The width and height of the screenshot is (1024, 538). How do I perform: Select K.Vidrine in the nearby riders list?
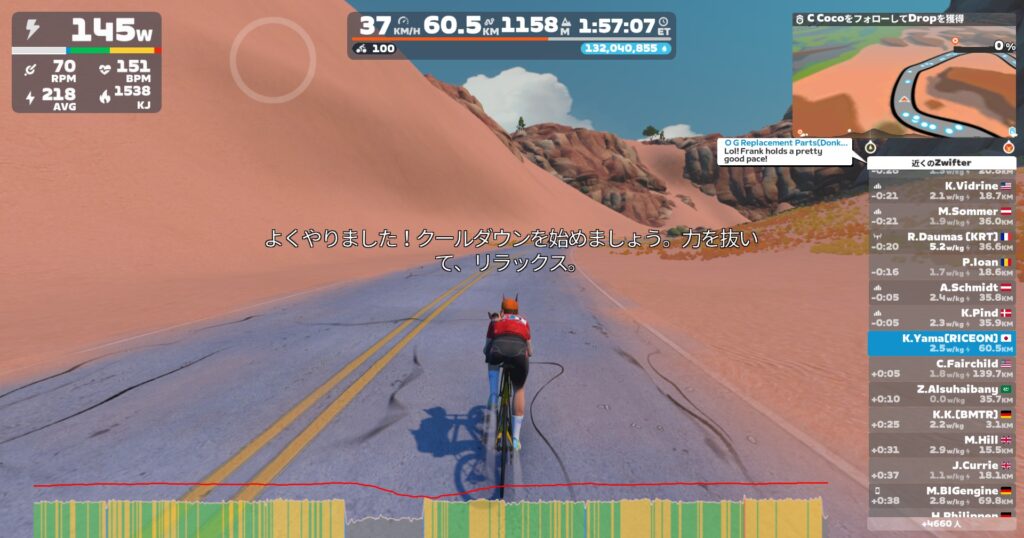pyautogui.click(x=941, y=190)
